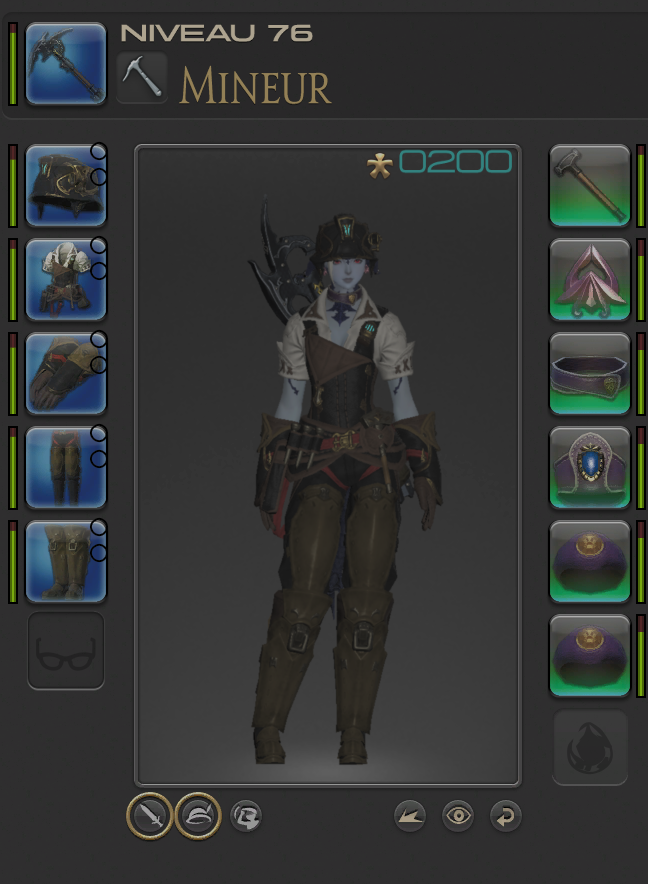Click the empty soul crystal slot
Viewport: 648px width, 884px height.
[x=590, y=748]
